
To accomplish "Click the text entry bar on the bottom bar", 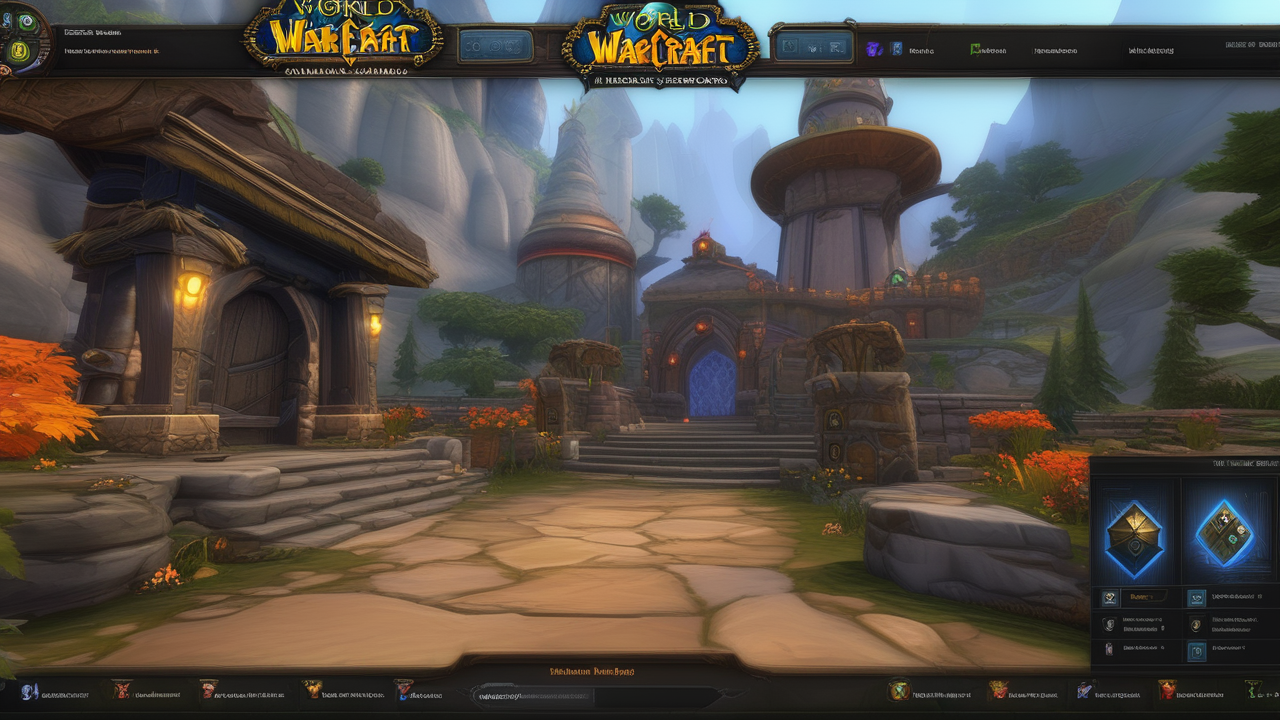I will click(597, 694).
